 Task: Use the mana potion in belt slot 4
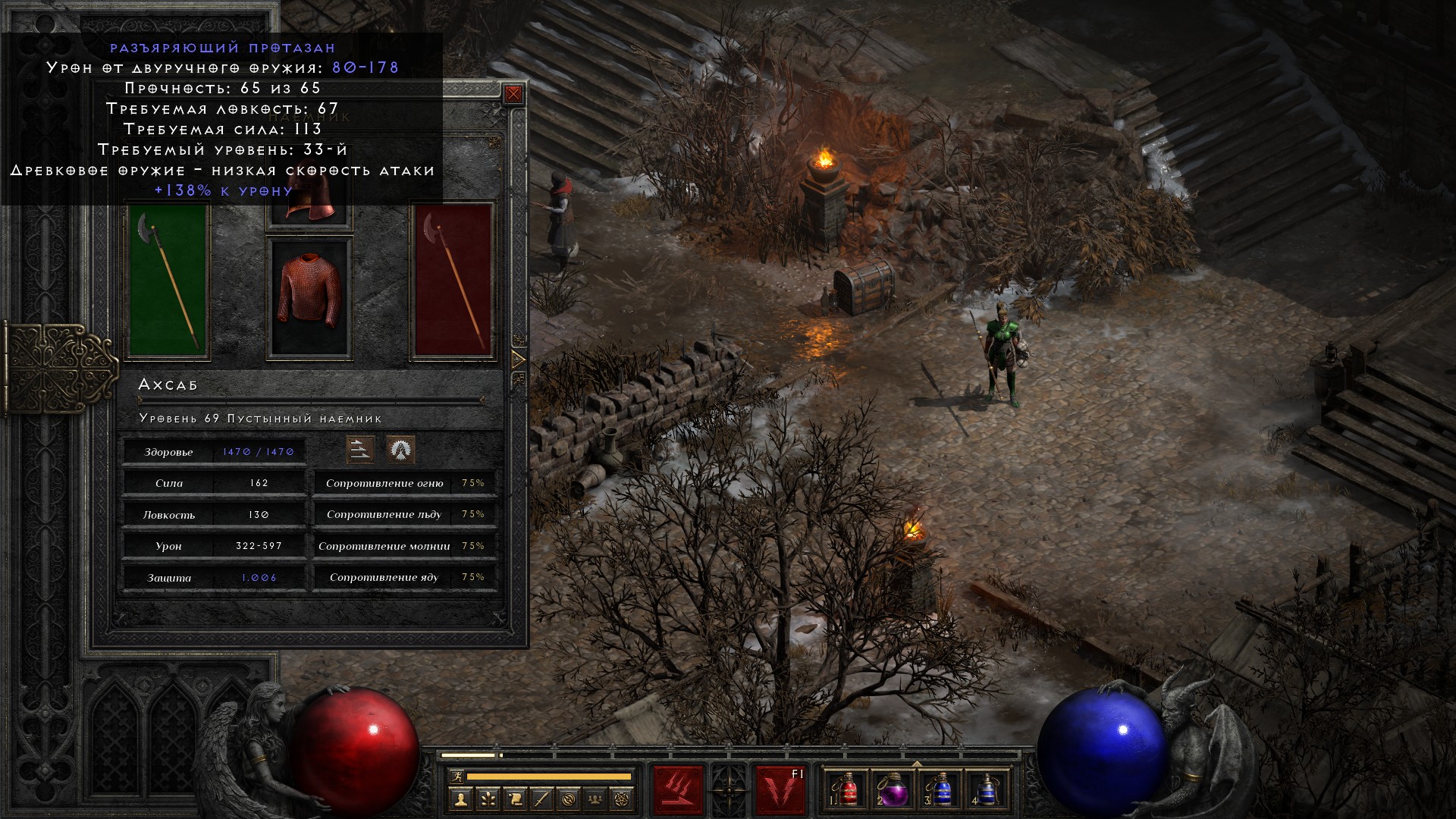[x=985, y=790]
